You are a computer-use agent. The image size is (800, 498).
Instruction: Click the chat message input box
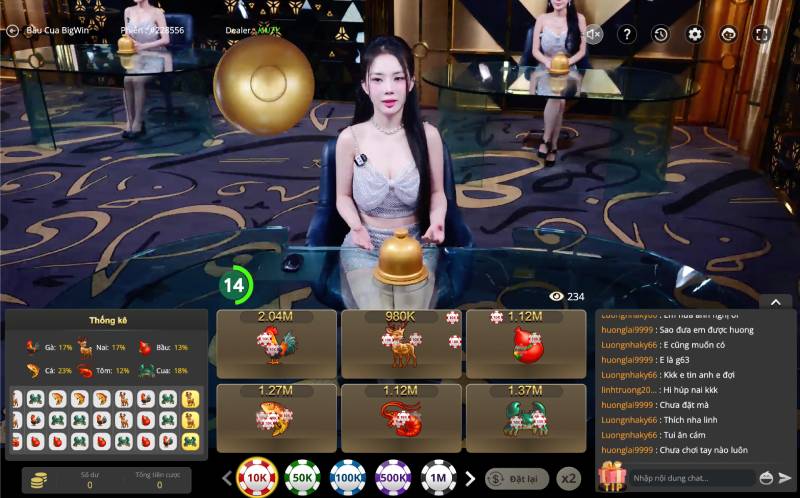click(x=690, y=478)
